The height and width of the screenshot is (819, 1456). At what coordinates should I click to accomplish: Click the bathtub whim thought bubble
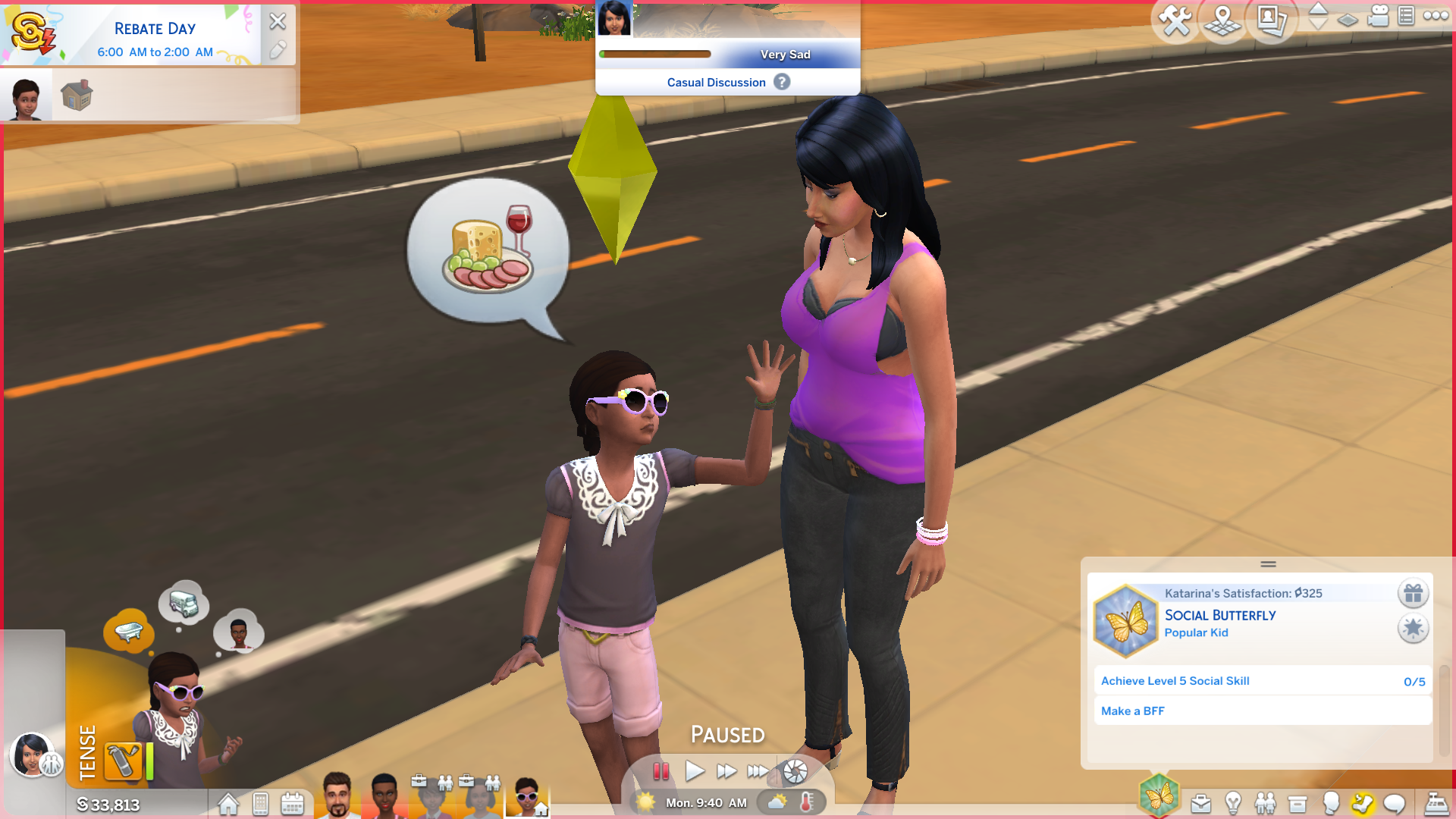point(129,631)
